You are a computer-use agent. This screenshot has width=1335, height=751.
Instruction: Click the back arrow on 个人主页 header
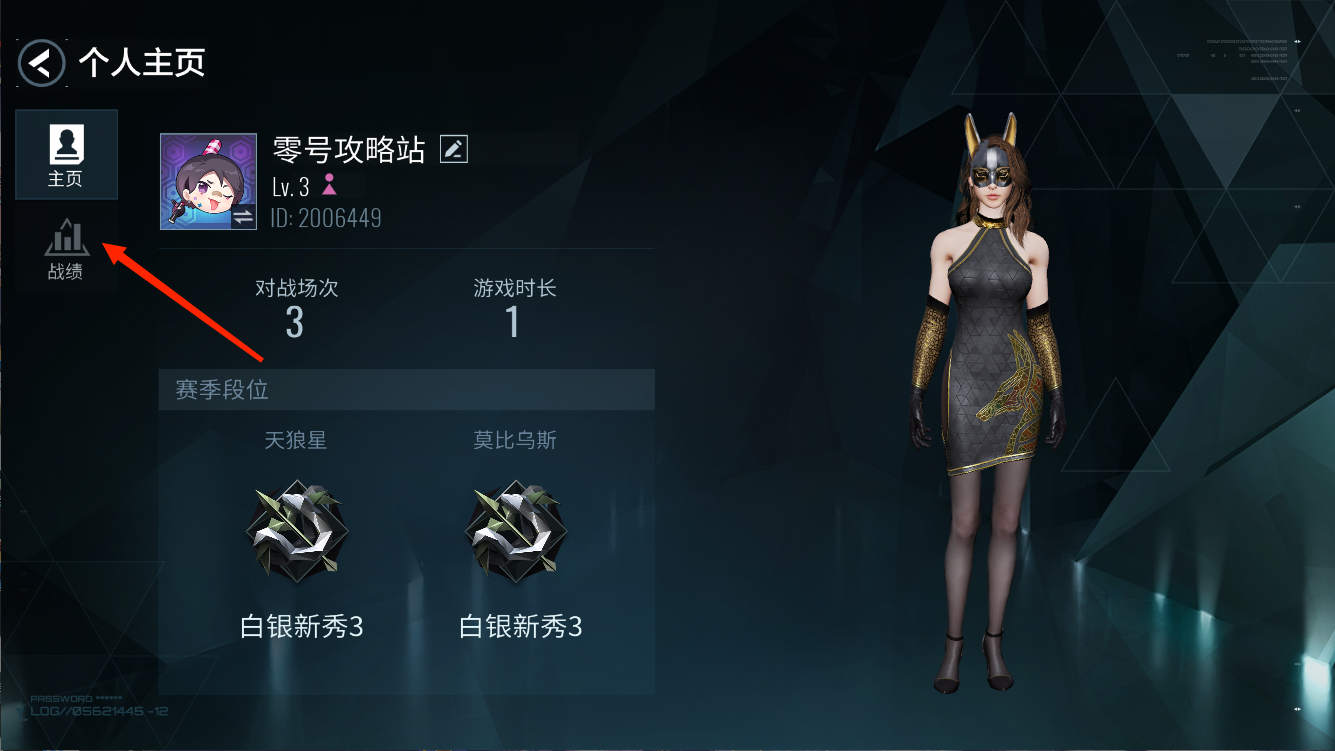pyautogui.click(x=40, y=62)
